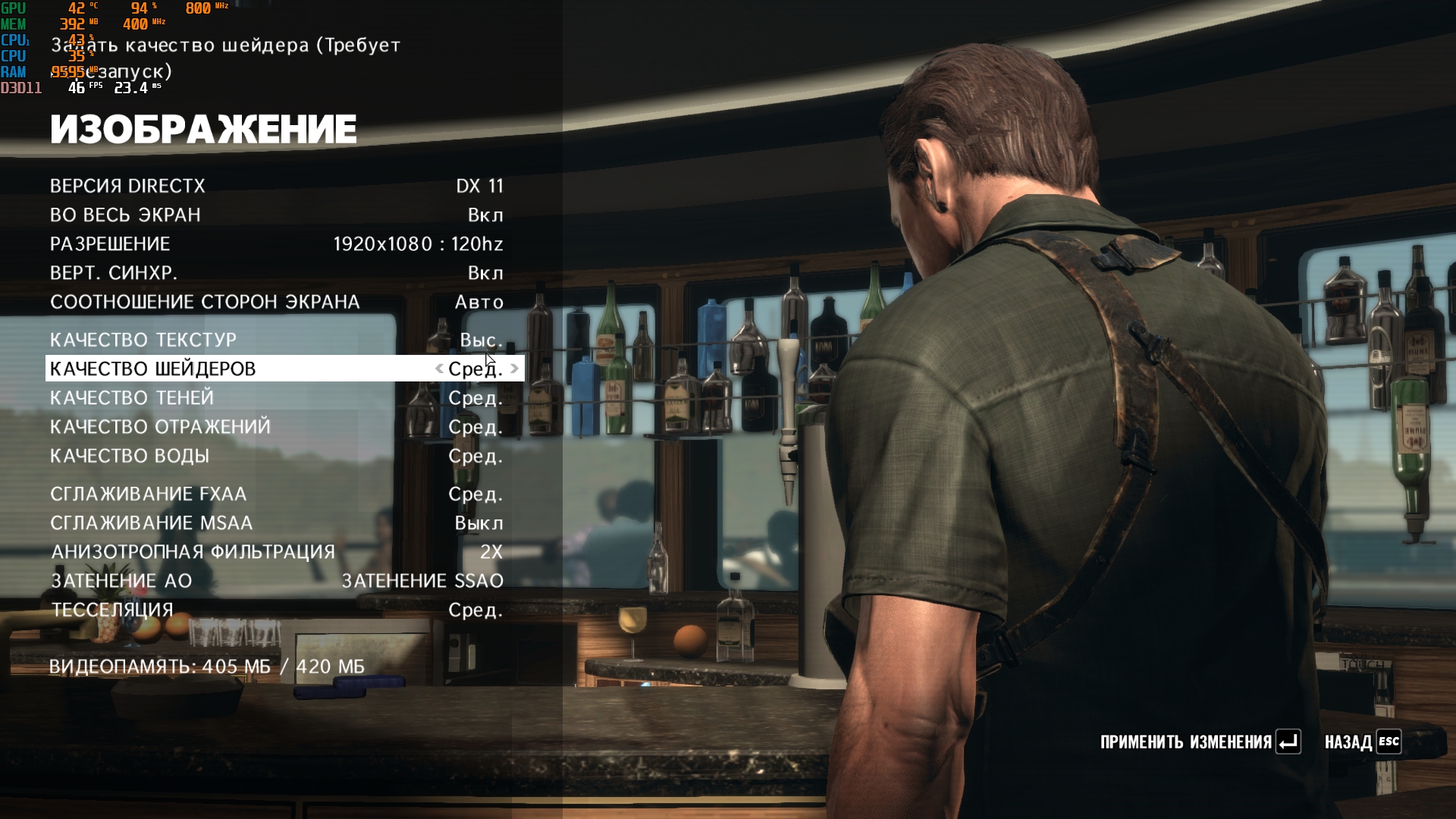This screenshot has height=819, width=1456.
Task: Choose the АНИЗОТРОПНАЯ ФИЛЬТРАЦИЯ setting
Action: (x=277, y=551)
